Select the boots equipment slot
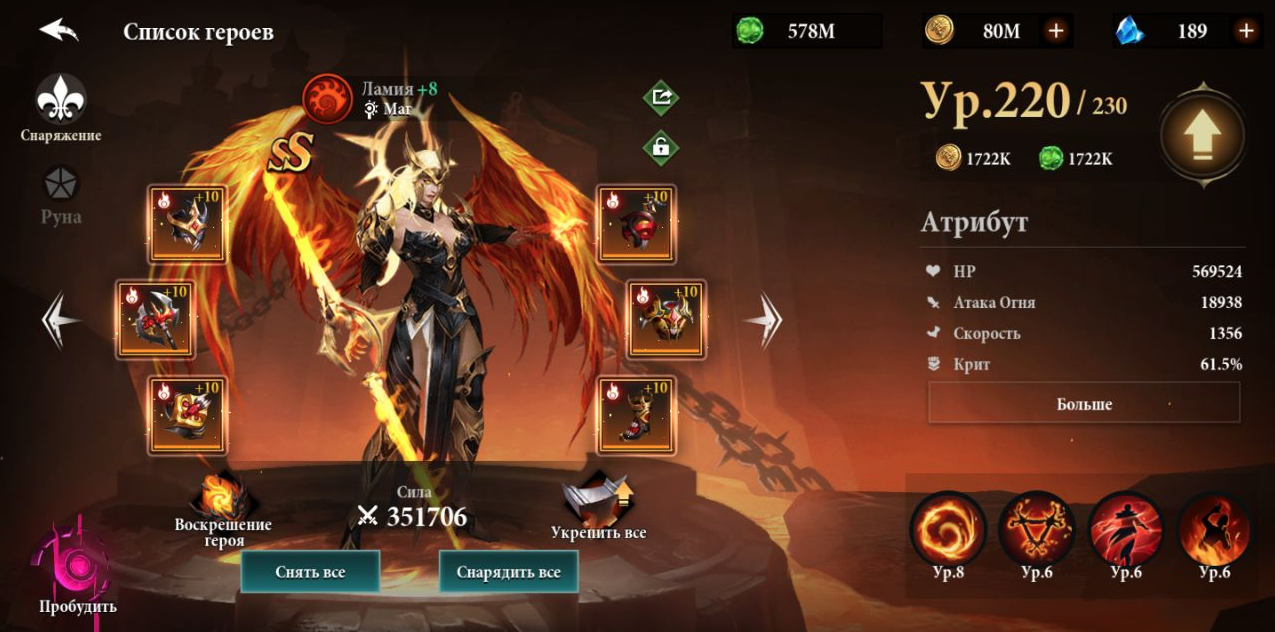Screen dimensions: 1275x632 click(x=636, y=415)
